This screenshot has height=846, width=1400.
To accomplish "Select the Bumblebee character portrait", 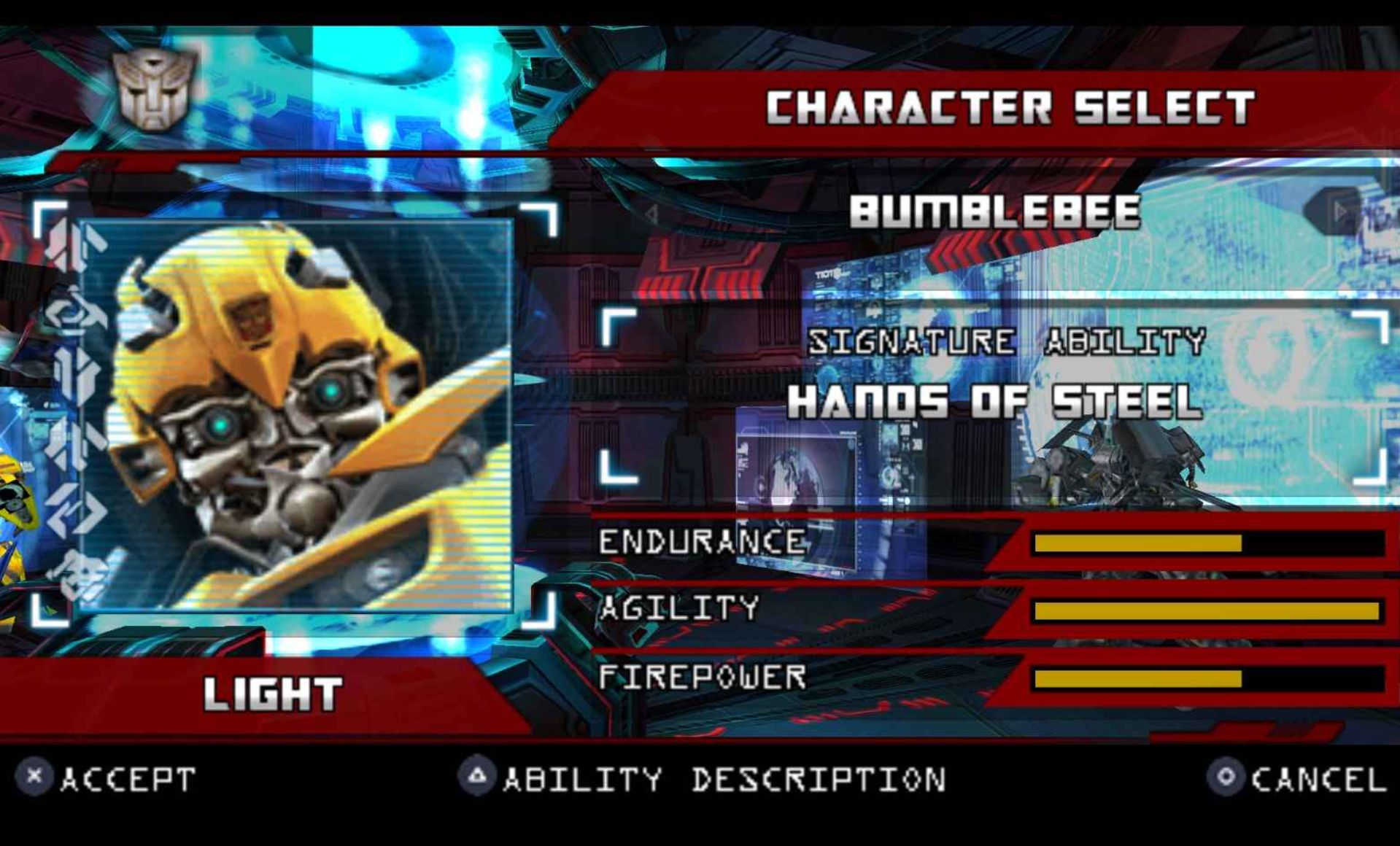I will click(295, 414).
